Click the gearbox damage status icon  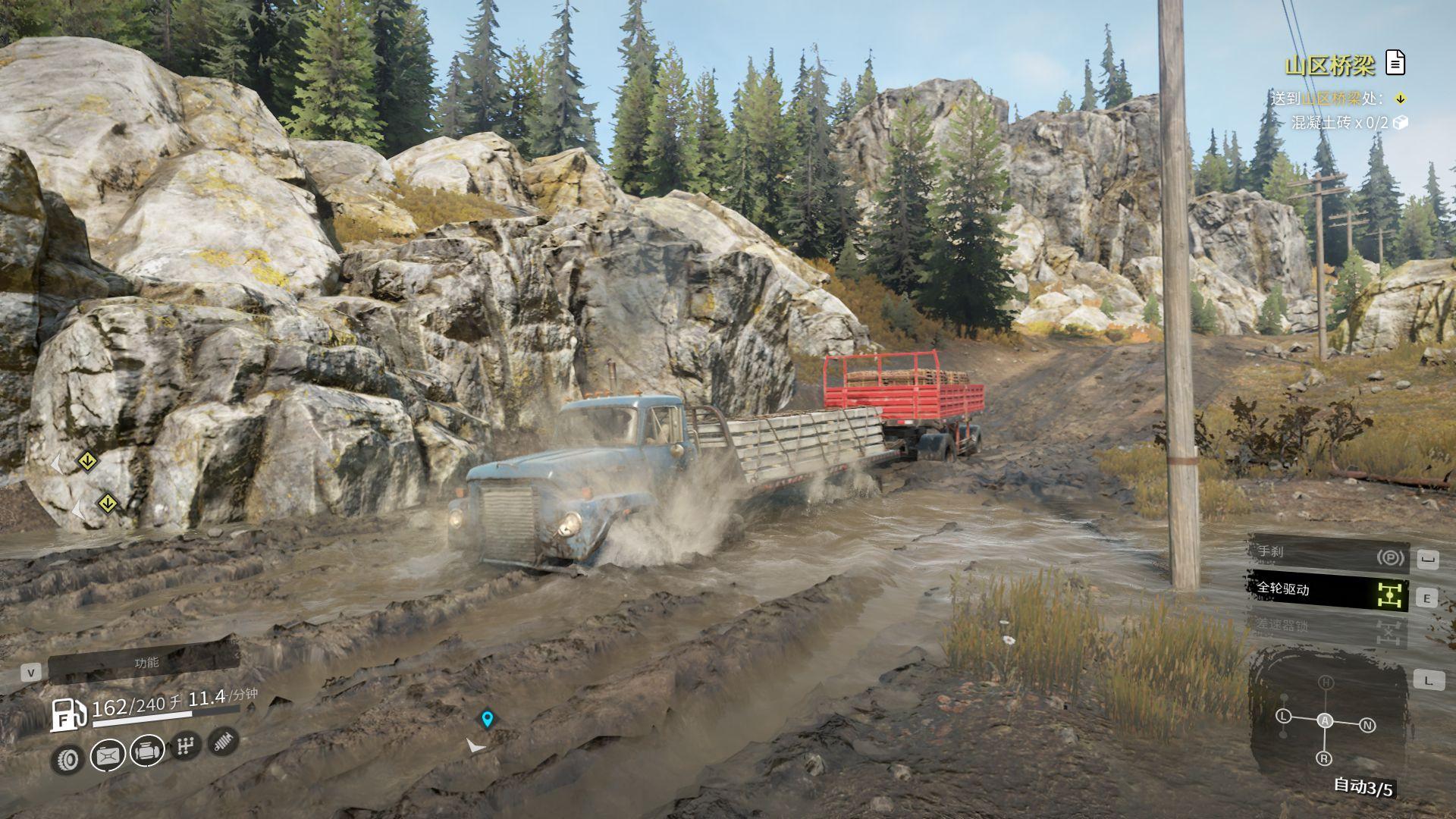click(184, 747)
